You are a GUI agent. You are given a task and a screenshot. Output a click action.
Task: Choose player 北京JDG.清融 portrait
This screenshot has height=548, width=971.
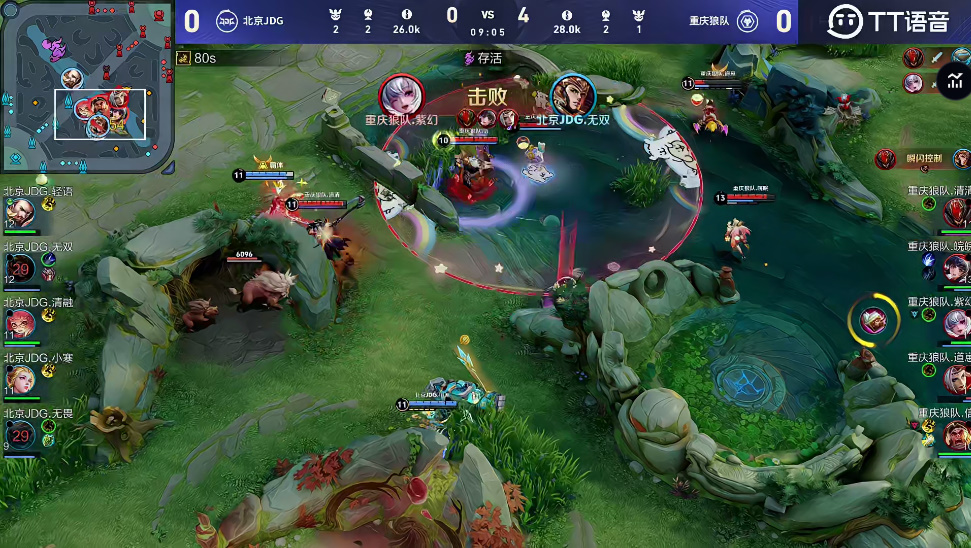coord(19,323)
